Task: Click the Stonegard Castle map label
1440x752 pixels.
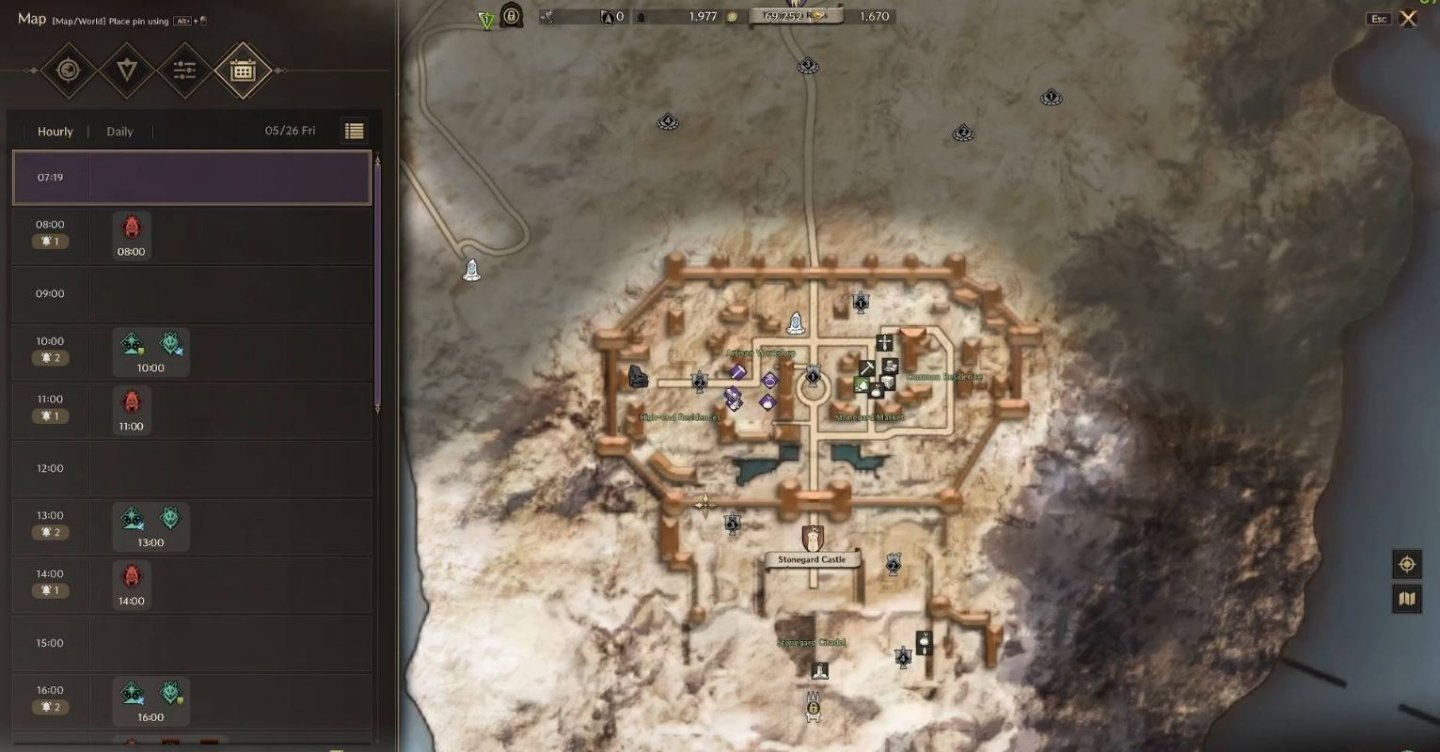Action: pyautogui.click(x=812, y=560)
